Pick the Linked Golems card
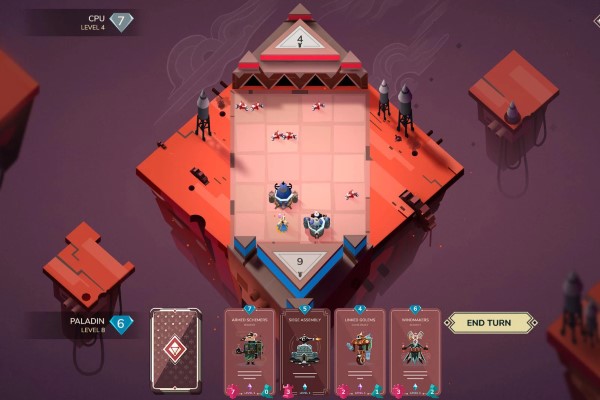This screenshot has height=400, width=600. (359, 350)
